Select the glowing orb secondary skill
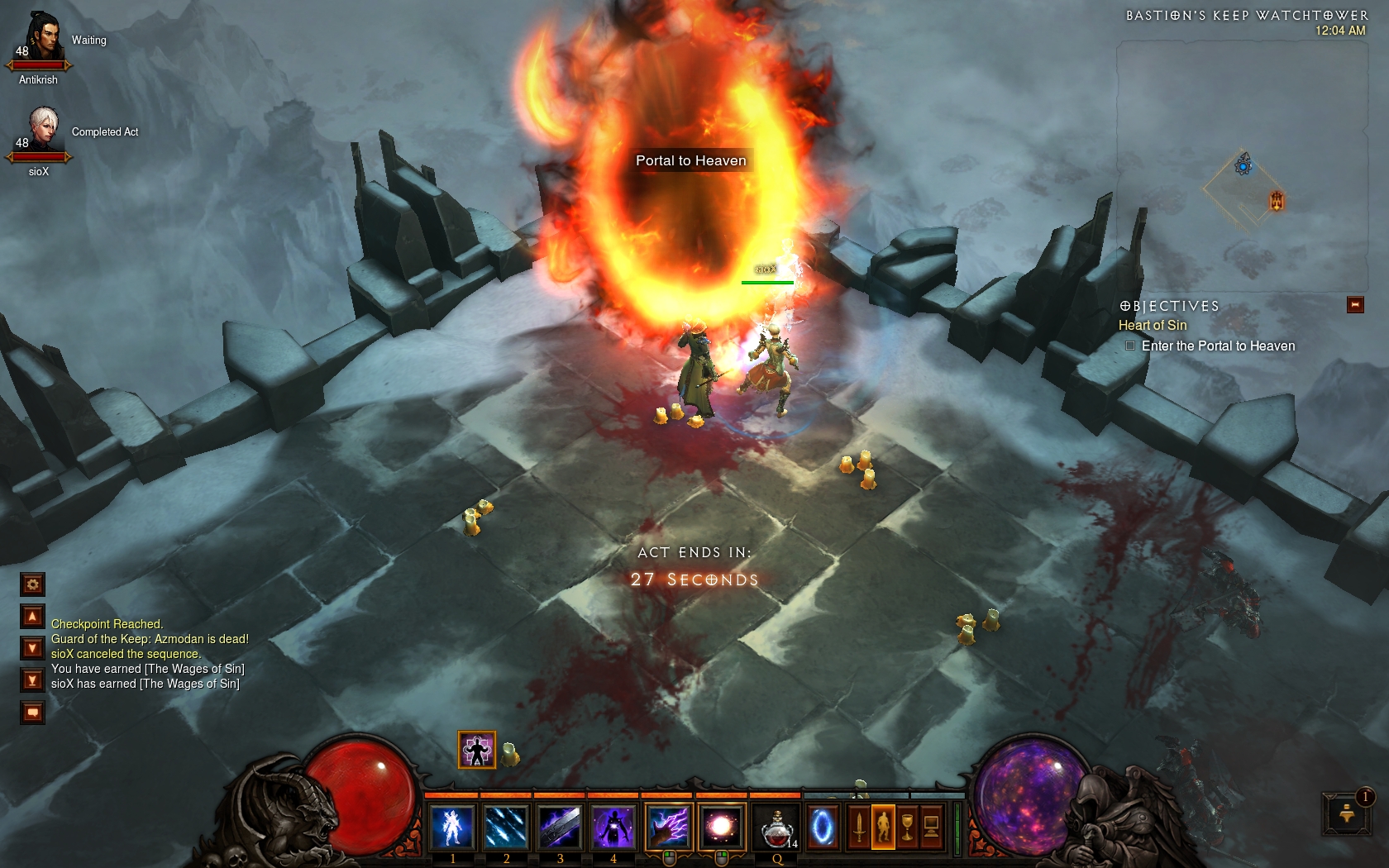1389x868 pixels. point(722,827)
